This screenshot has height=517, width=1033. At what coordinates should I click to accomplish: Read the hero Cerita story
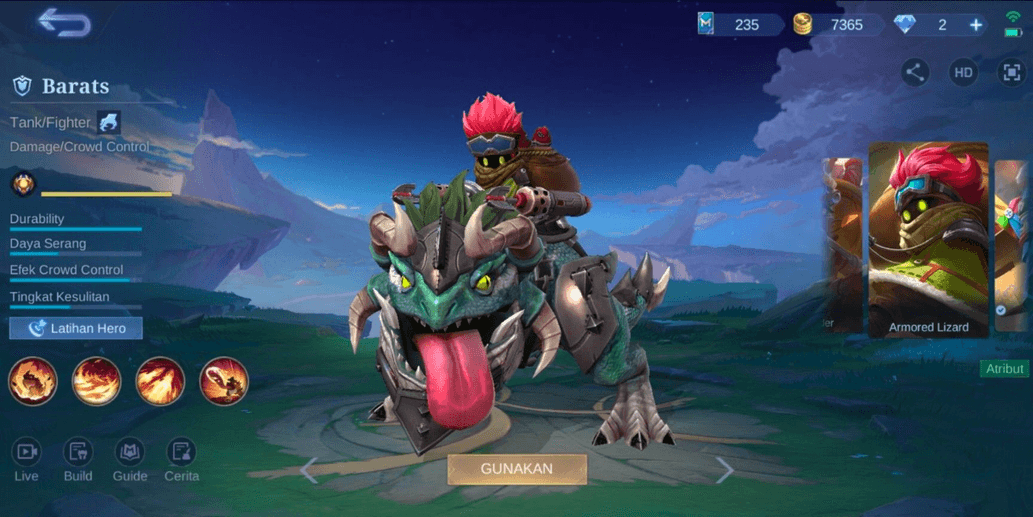click(181, 461)
